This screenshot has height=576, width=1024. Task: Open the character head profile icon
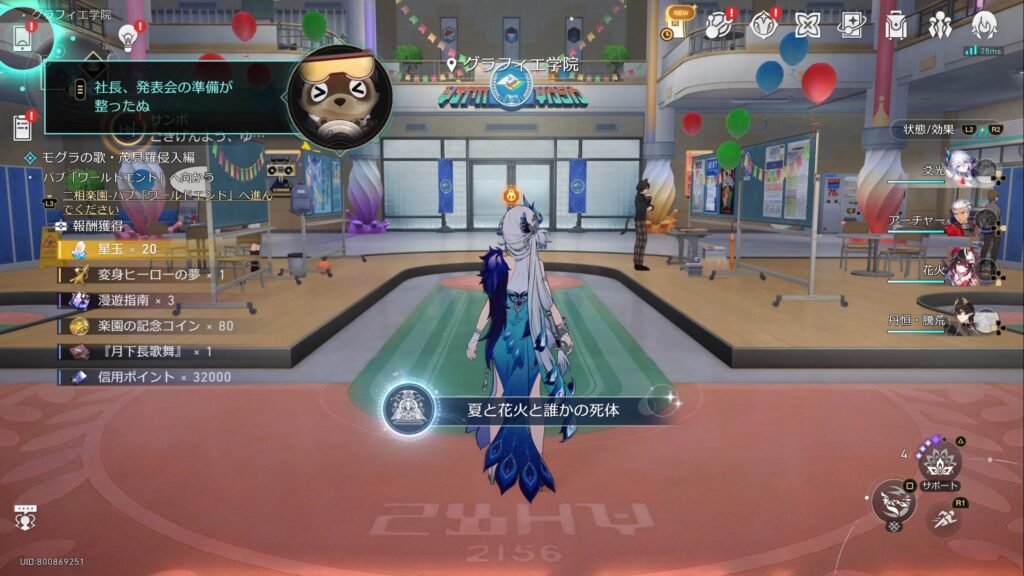984,25
